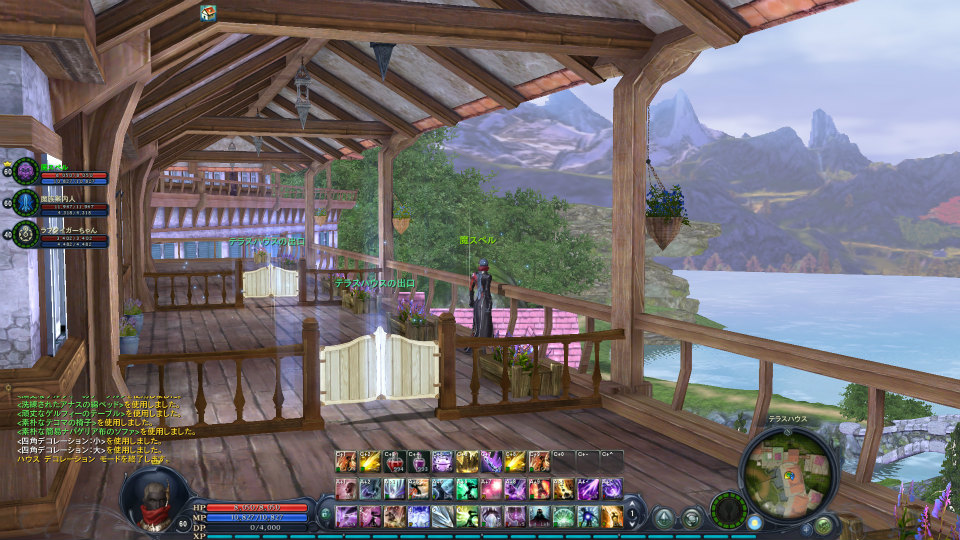Use the red health potion slot

(x=393, y=461)
